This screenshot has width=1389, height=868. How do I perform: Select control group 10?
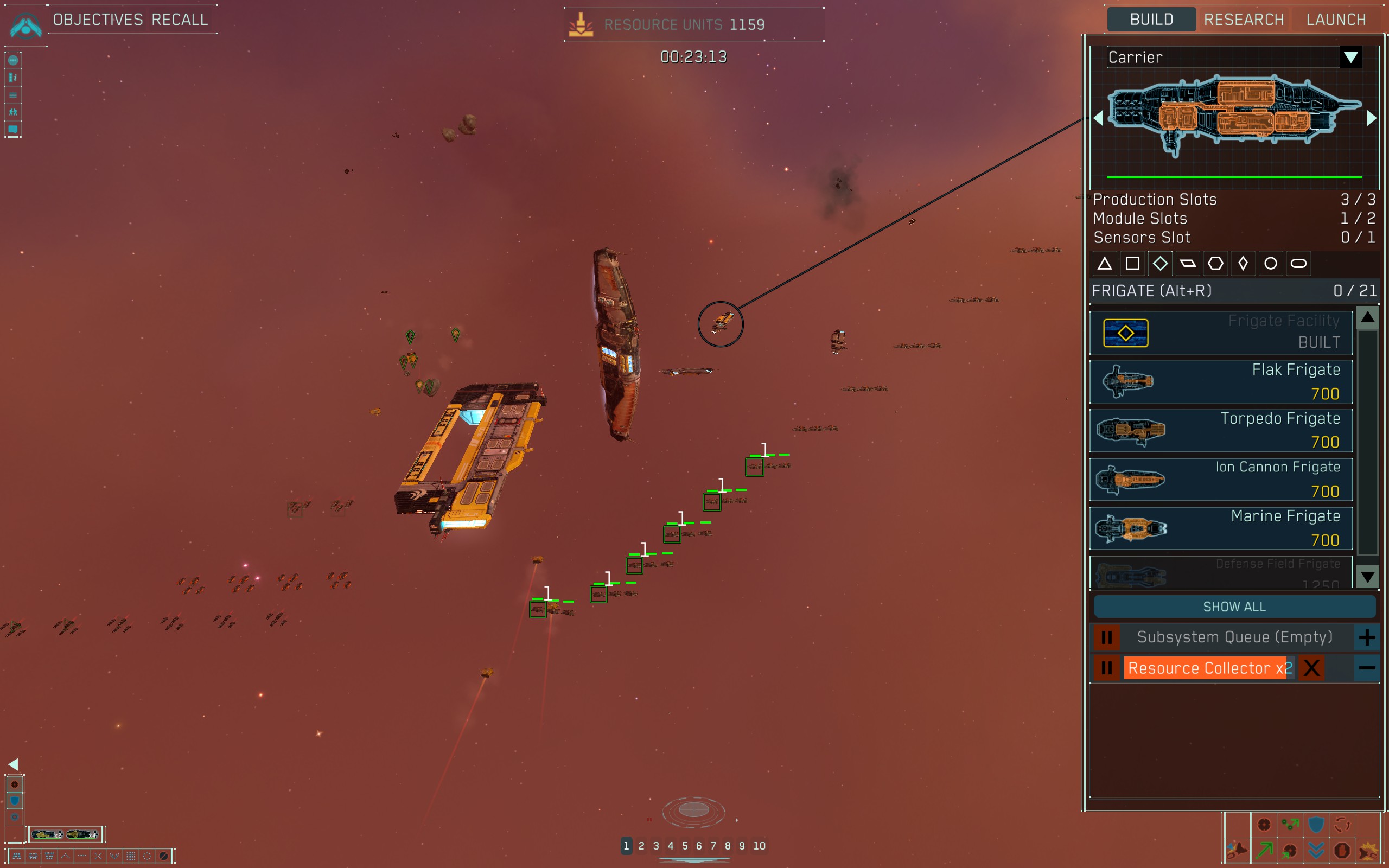[760, 846]
